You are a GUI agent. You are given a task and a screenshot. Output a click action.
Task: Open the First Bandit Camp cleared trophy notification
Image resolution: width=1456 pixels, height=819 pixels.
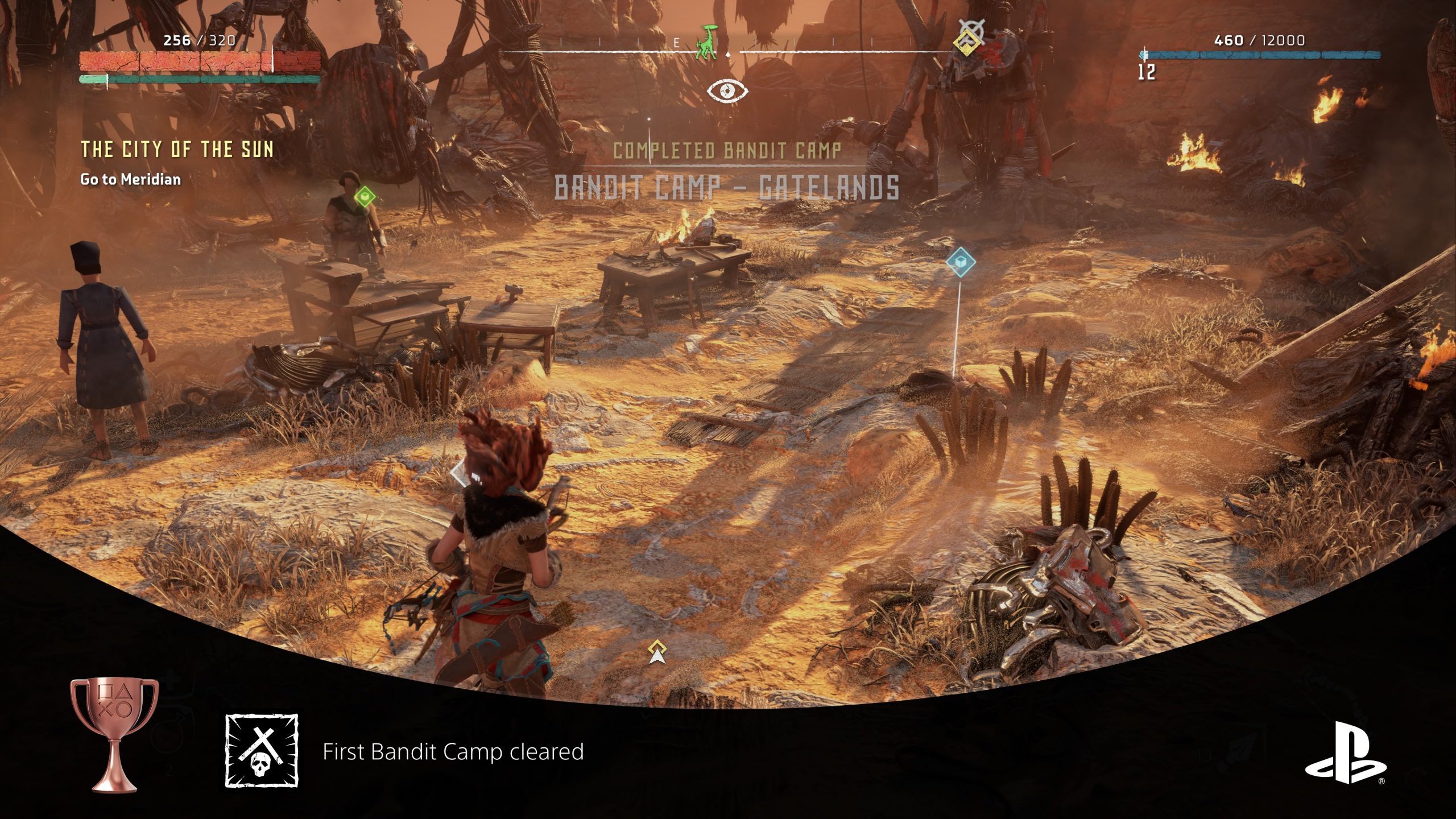tap(453, 751)
